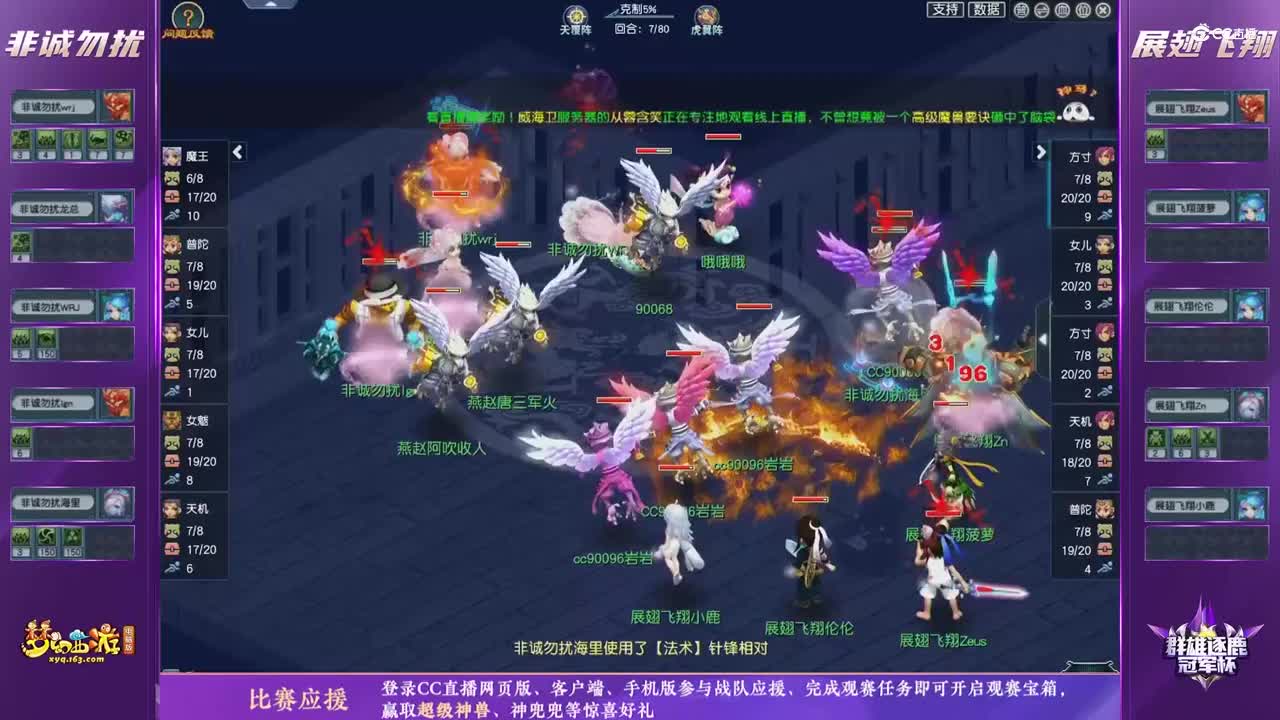This screenshot has width=1280, height=720.
Task: Collapse the left team panel with the arrow
Action: point(237,153)
